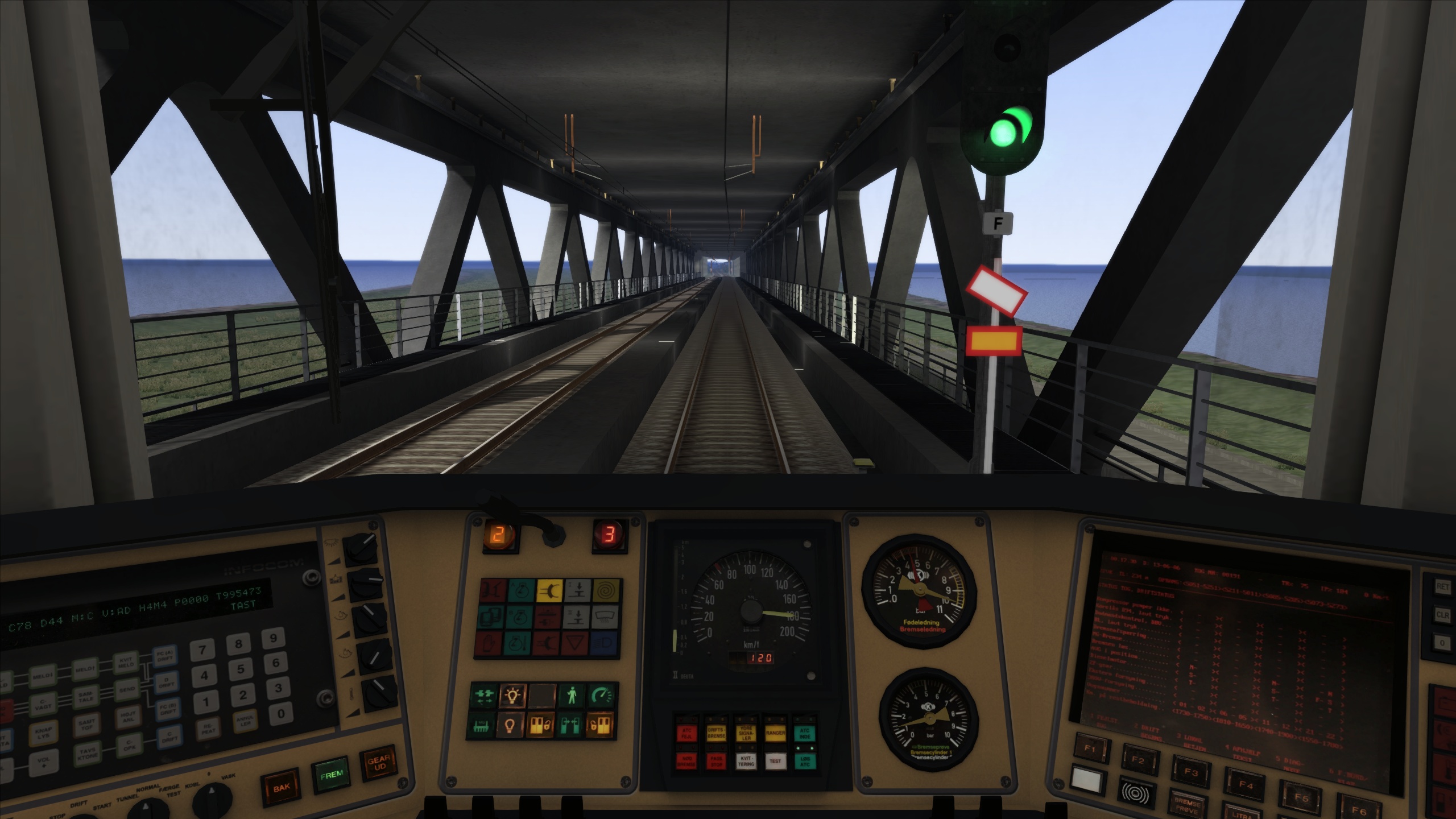Activate the GEAR UD button
The height and width of the screenshot is (819, 1456).
click(x=378, y=763)
